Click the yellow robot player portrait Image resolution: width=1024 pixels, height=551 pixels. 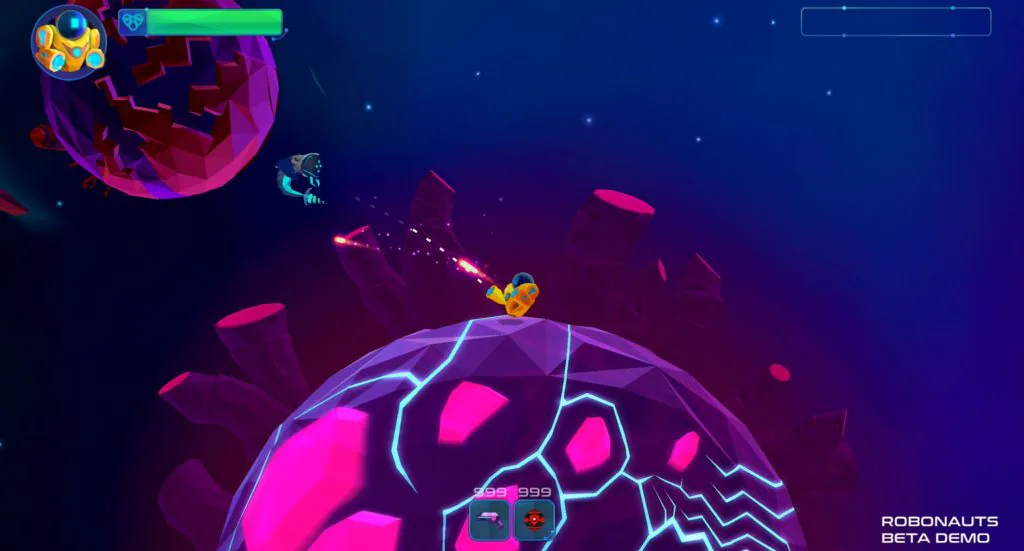(x=68, y=41)
